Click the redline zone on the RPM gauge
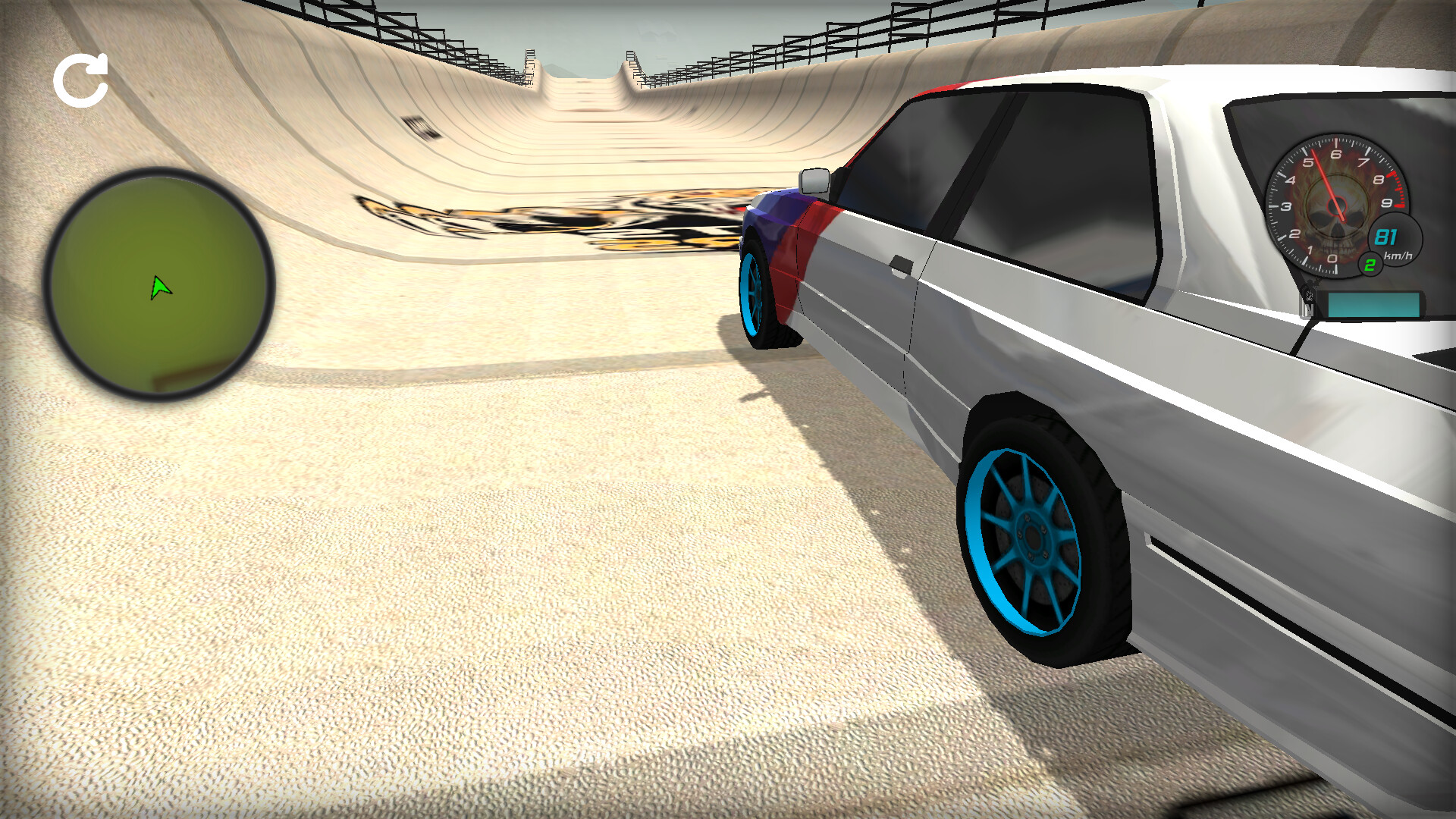The image size is (1456, 819). coord(1397,190)
